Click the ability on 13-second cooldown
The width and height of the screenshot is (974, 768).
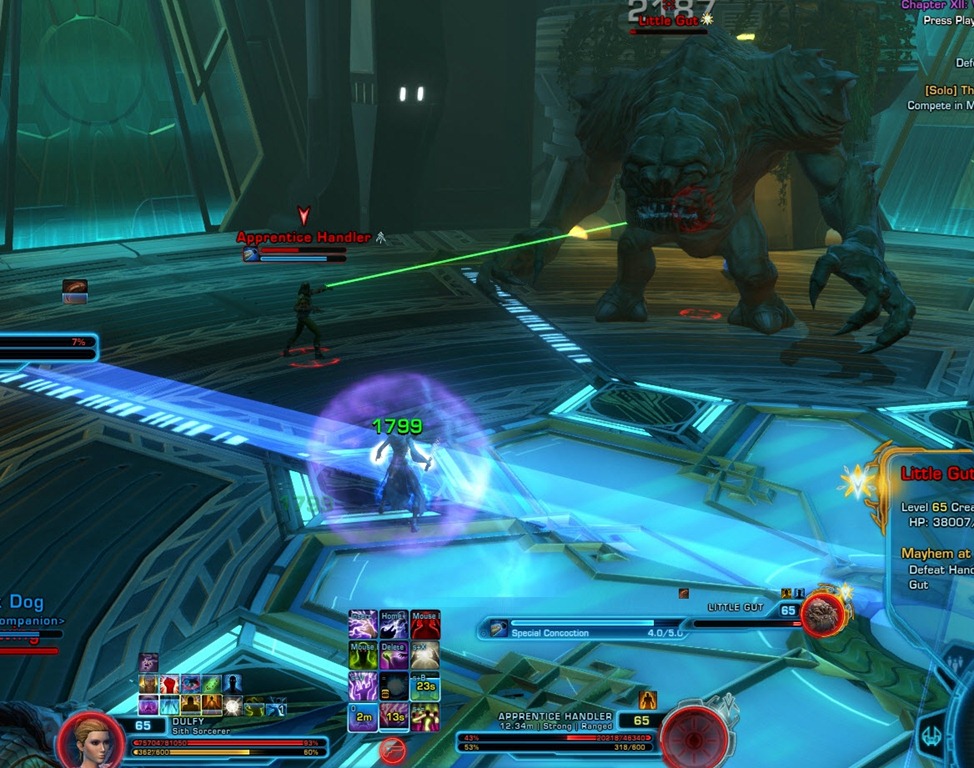point(394,716)
